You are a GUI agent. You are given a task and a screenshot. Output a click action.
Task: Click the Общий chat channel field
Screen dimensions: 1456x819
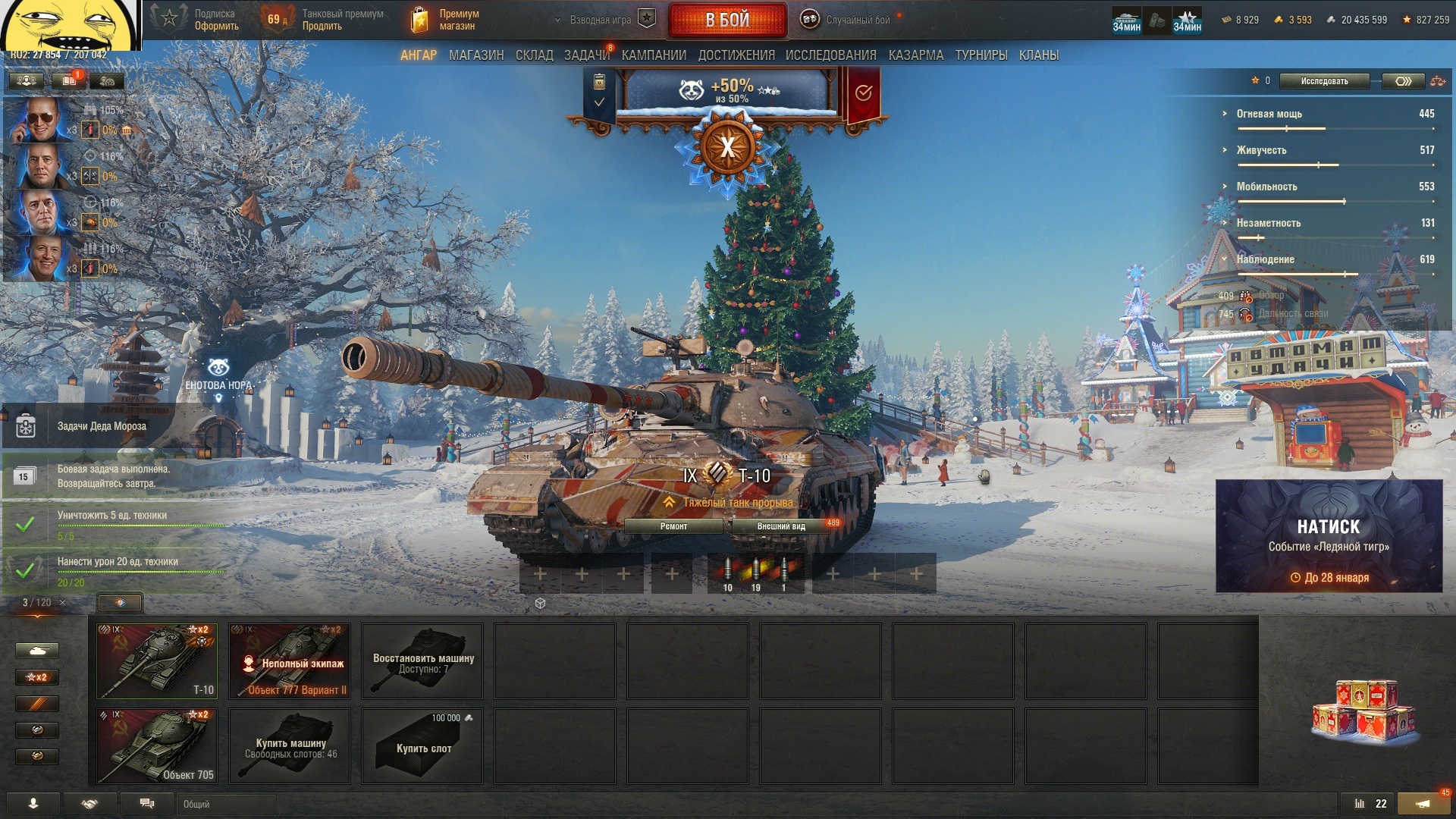(x=226, y=804)
